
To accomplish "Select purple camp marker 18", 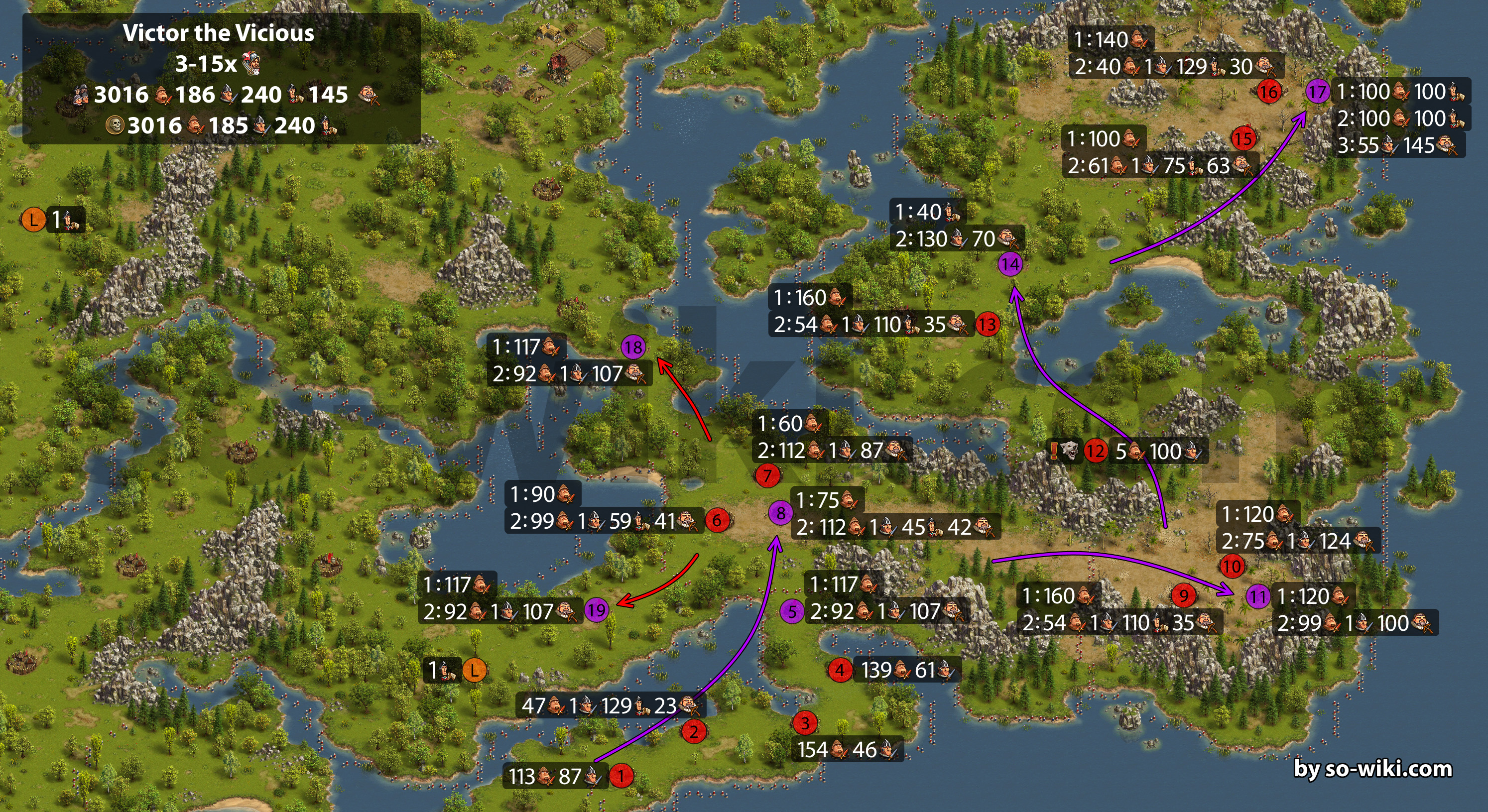I will (633, 347).
